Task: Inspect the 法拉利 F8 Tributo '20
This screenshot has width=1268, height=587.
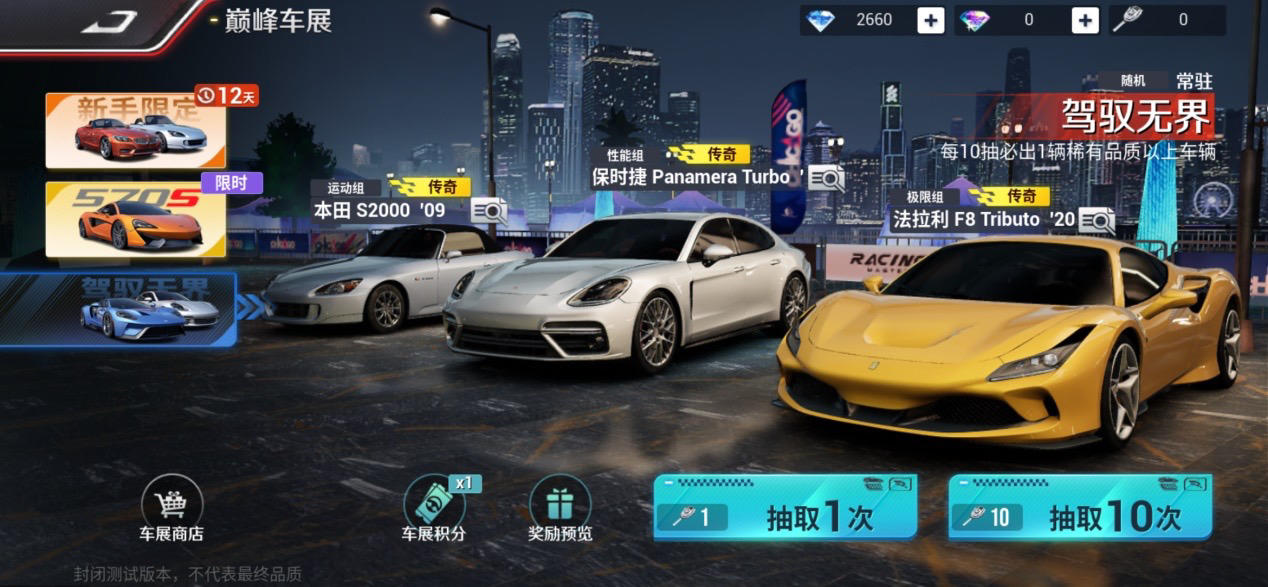Action: click(1096, 220)
